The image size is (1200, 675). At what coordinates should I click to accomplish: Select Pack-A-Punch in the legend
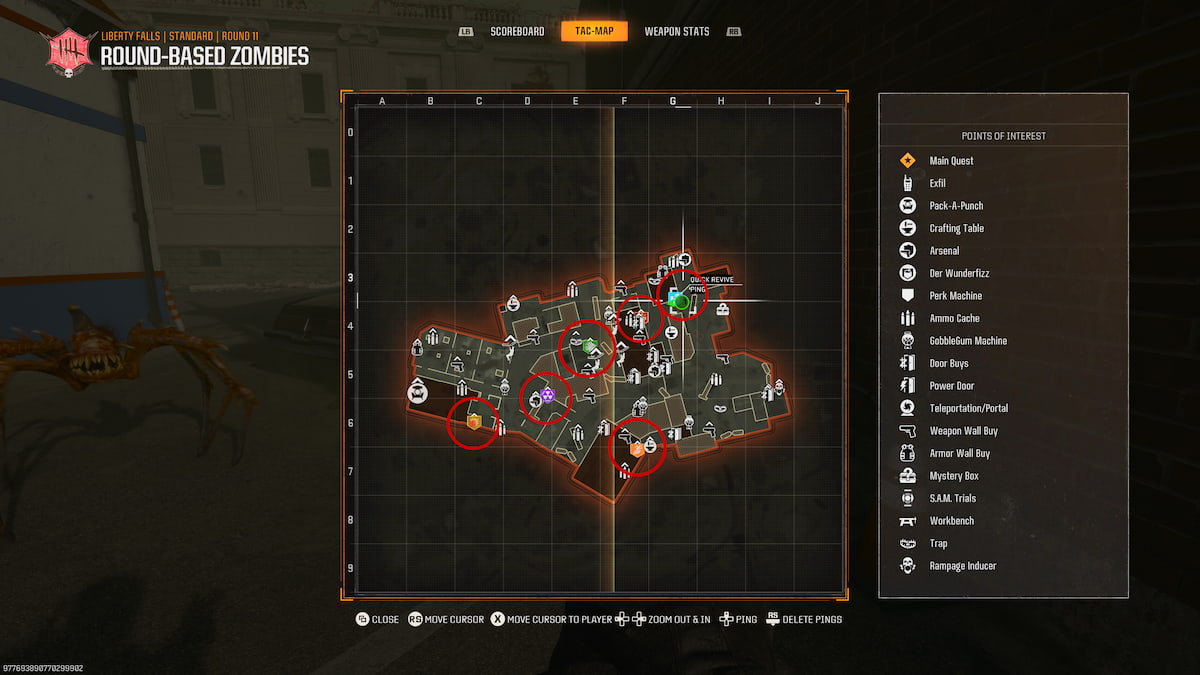point(955,206)
